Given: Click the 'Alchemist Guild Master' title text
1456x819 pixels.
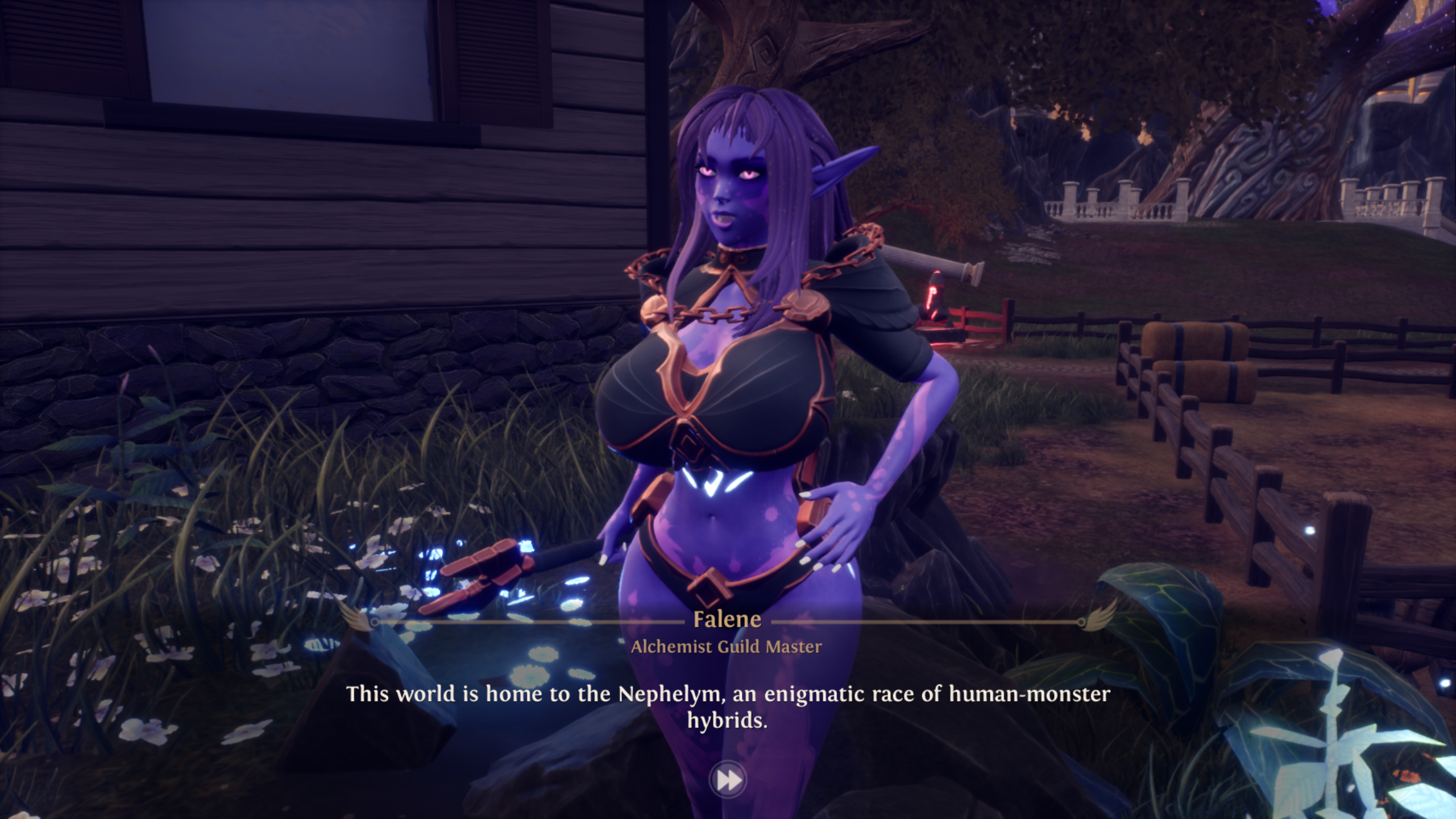Looking at the screenshot, I should 729,647.
